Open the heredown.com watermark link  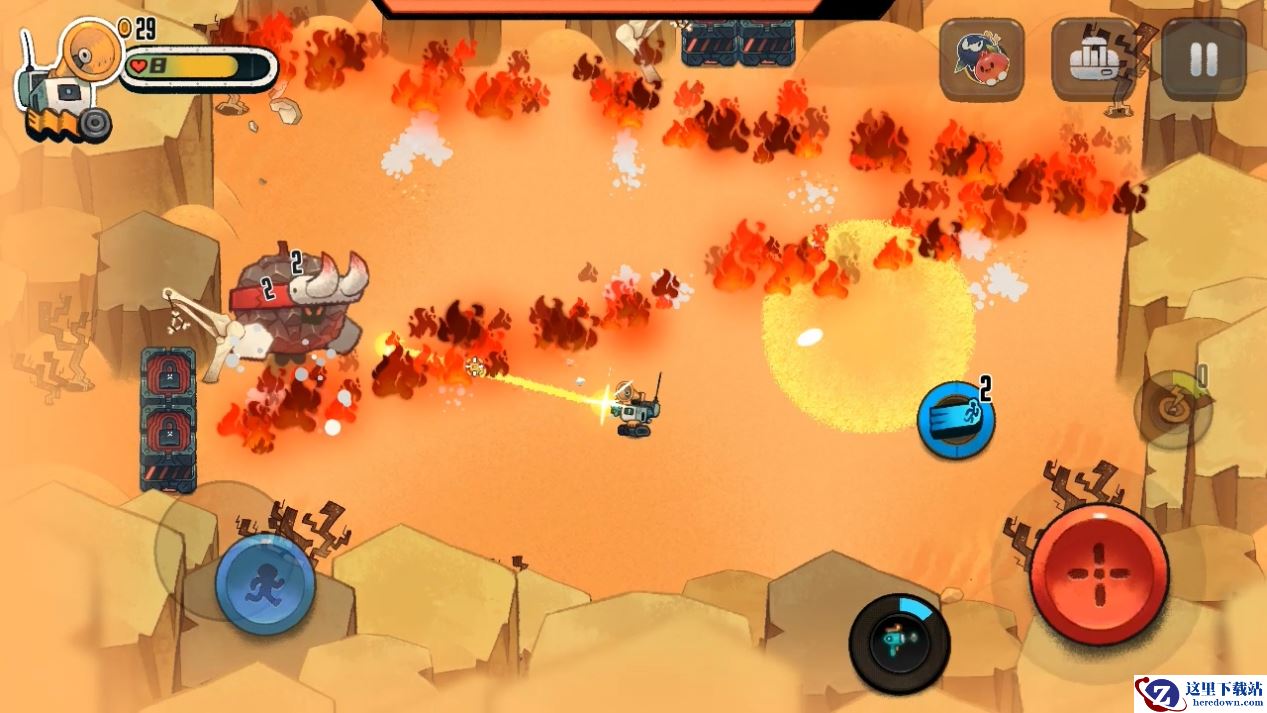pyautogui.click(x=1199, y=694)
